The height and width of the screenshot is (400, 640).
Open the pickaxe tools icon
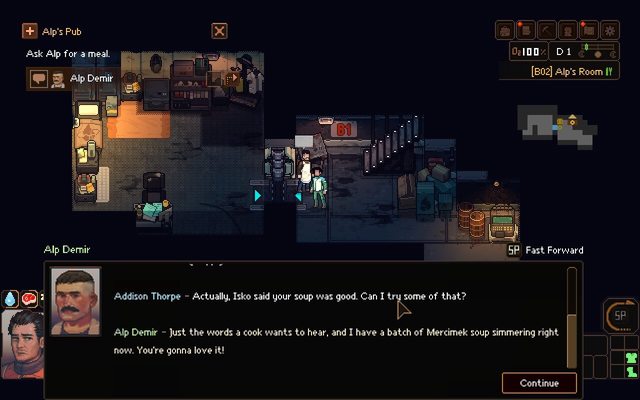pos(546,30)
